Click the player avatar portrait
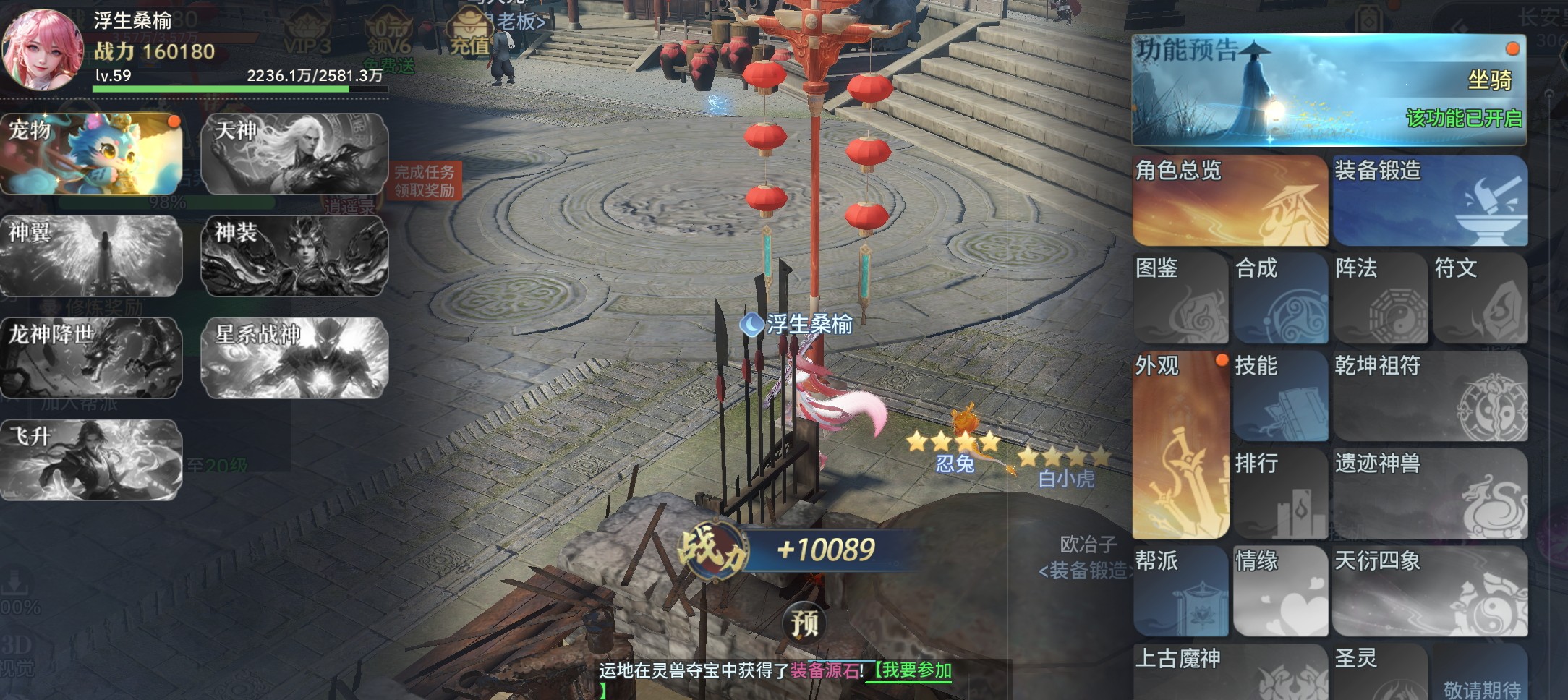Screen dimensions: 1568x700 tap(43, 49)
